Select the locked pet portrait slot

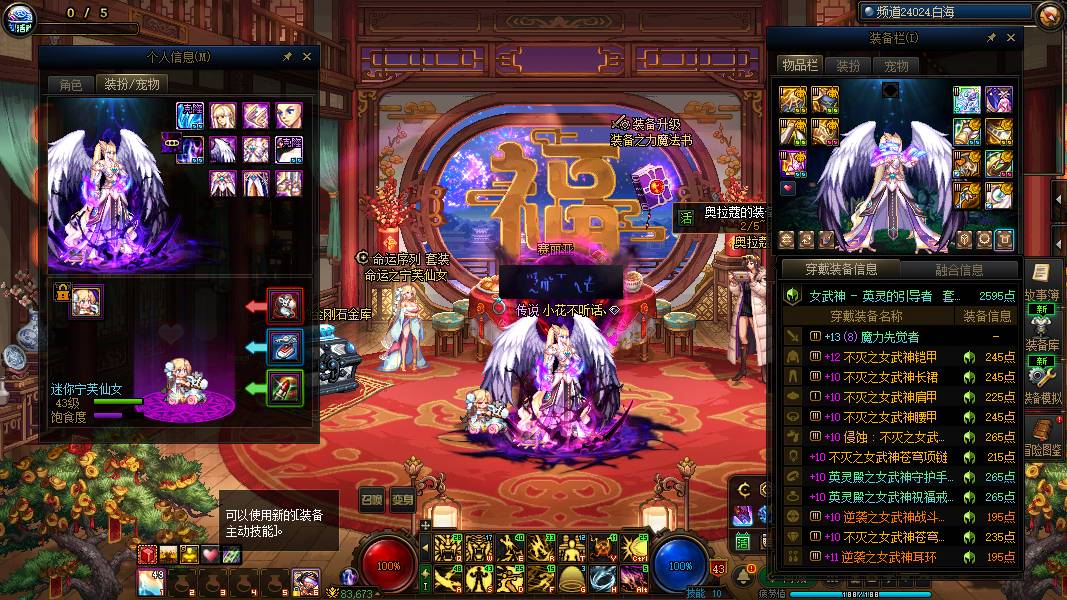pos(85,301)
